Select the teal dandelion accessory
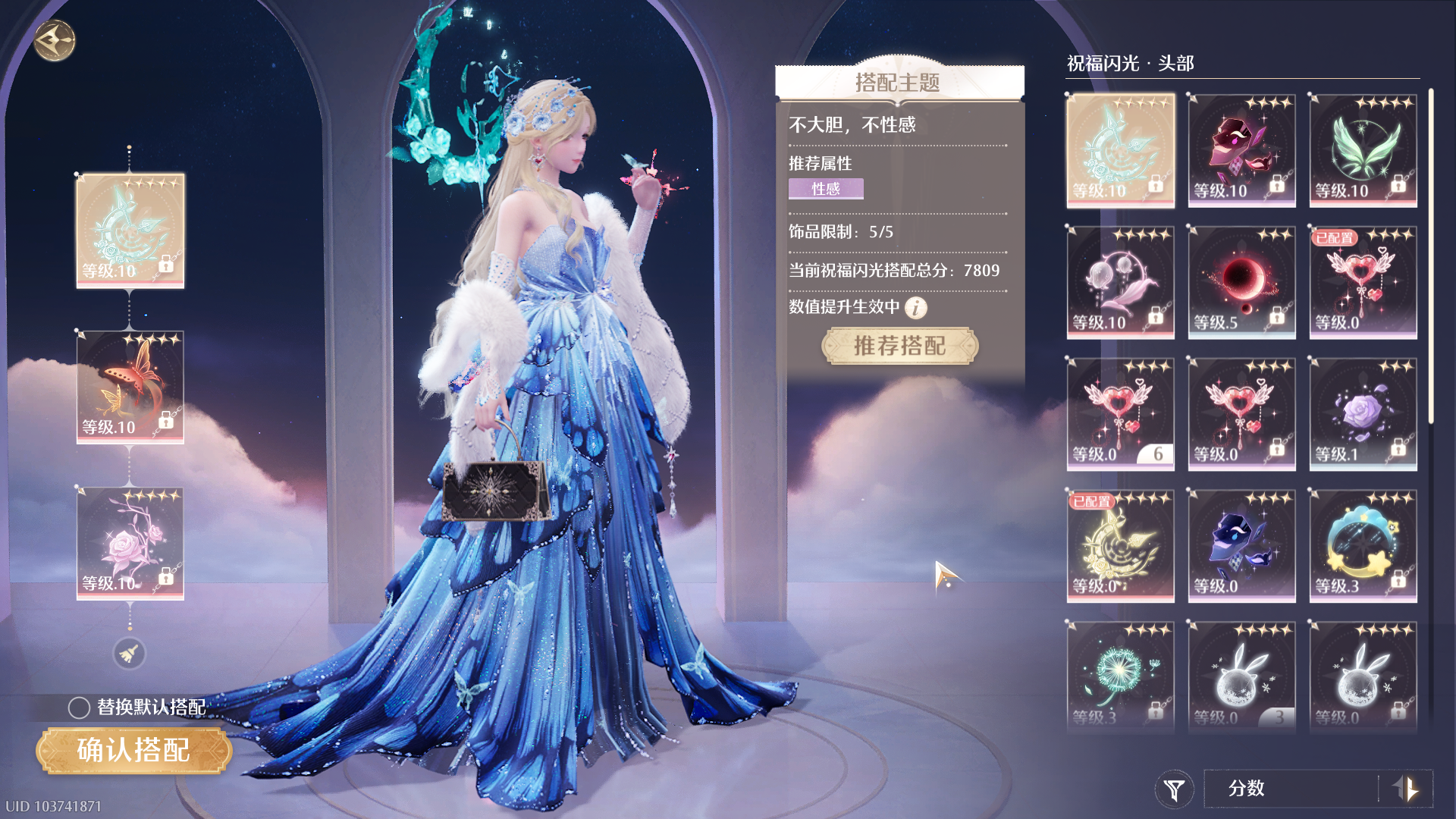 1120,675
